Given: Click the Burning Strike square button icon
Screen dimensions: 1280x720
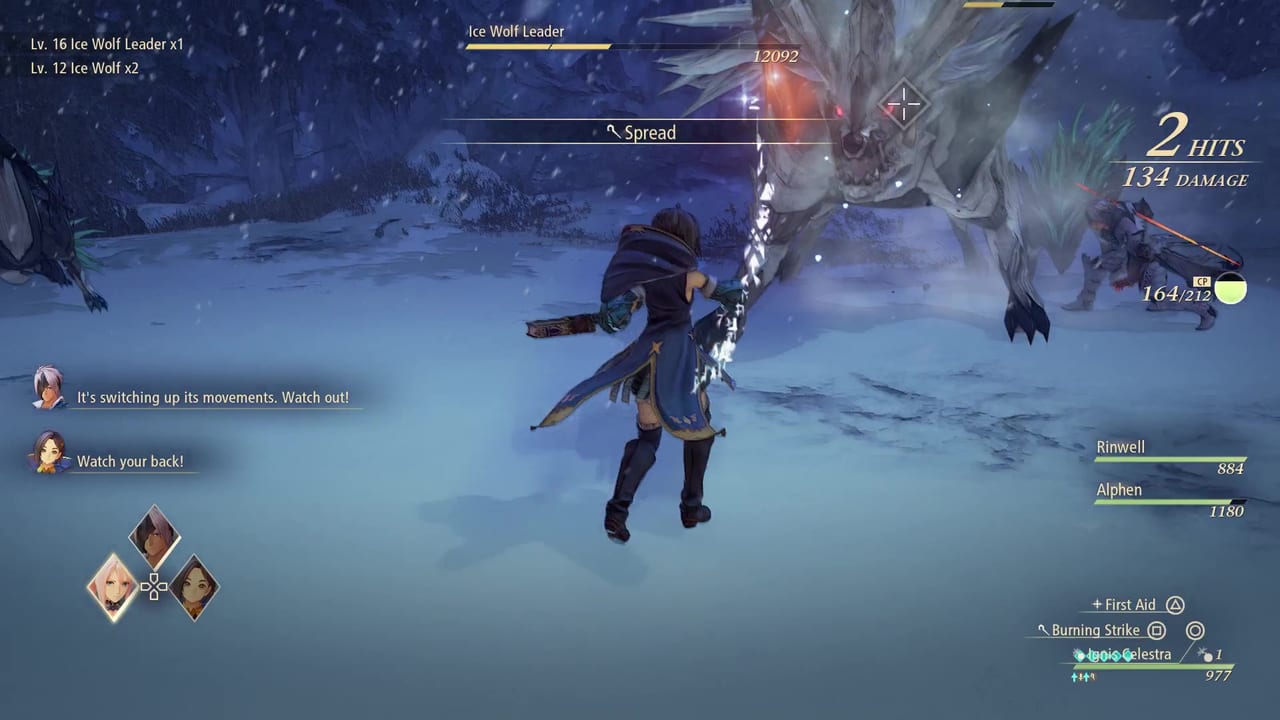Looking at the screenshot, I should click(x=1156, y=630).
